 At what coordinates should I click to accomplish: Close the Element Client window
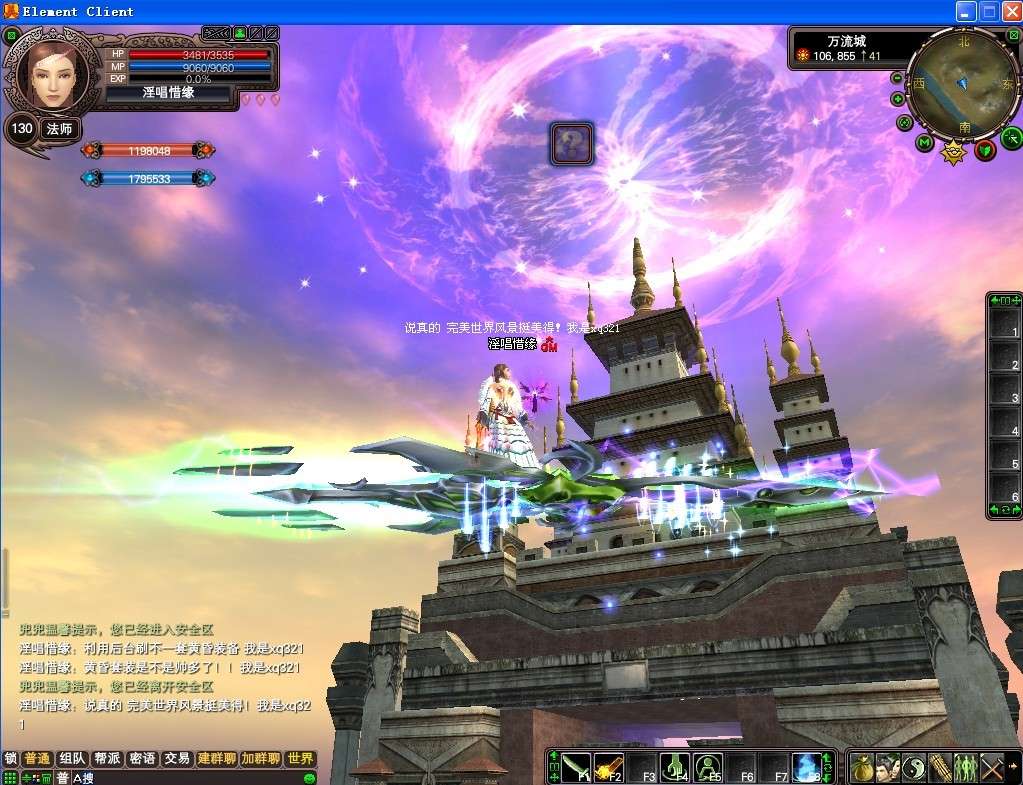pos(1010,11)
